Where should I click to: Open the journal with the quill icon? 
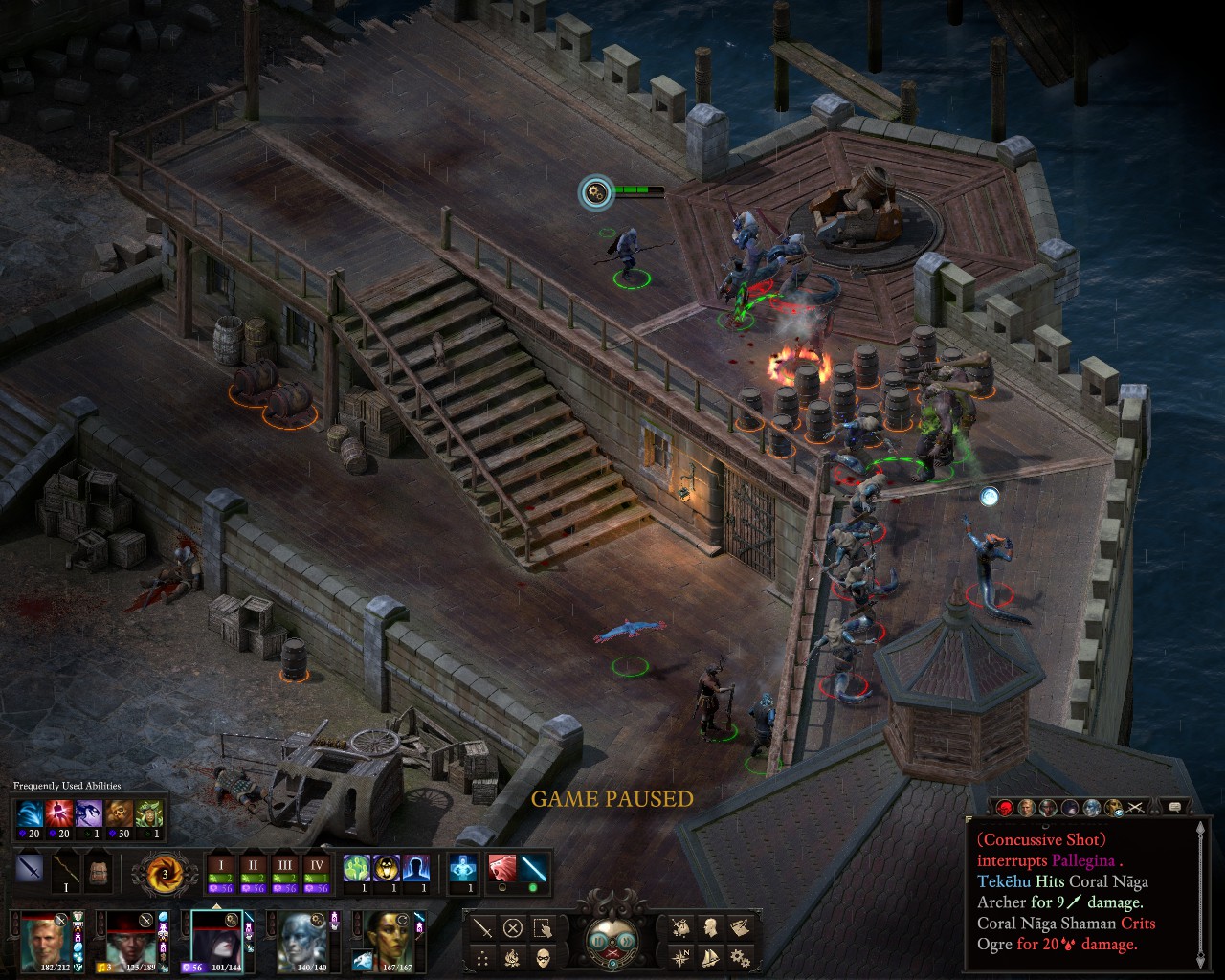click(740, 927)
